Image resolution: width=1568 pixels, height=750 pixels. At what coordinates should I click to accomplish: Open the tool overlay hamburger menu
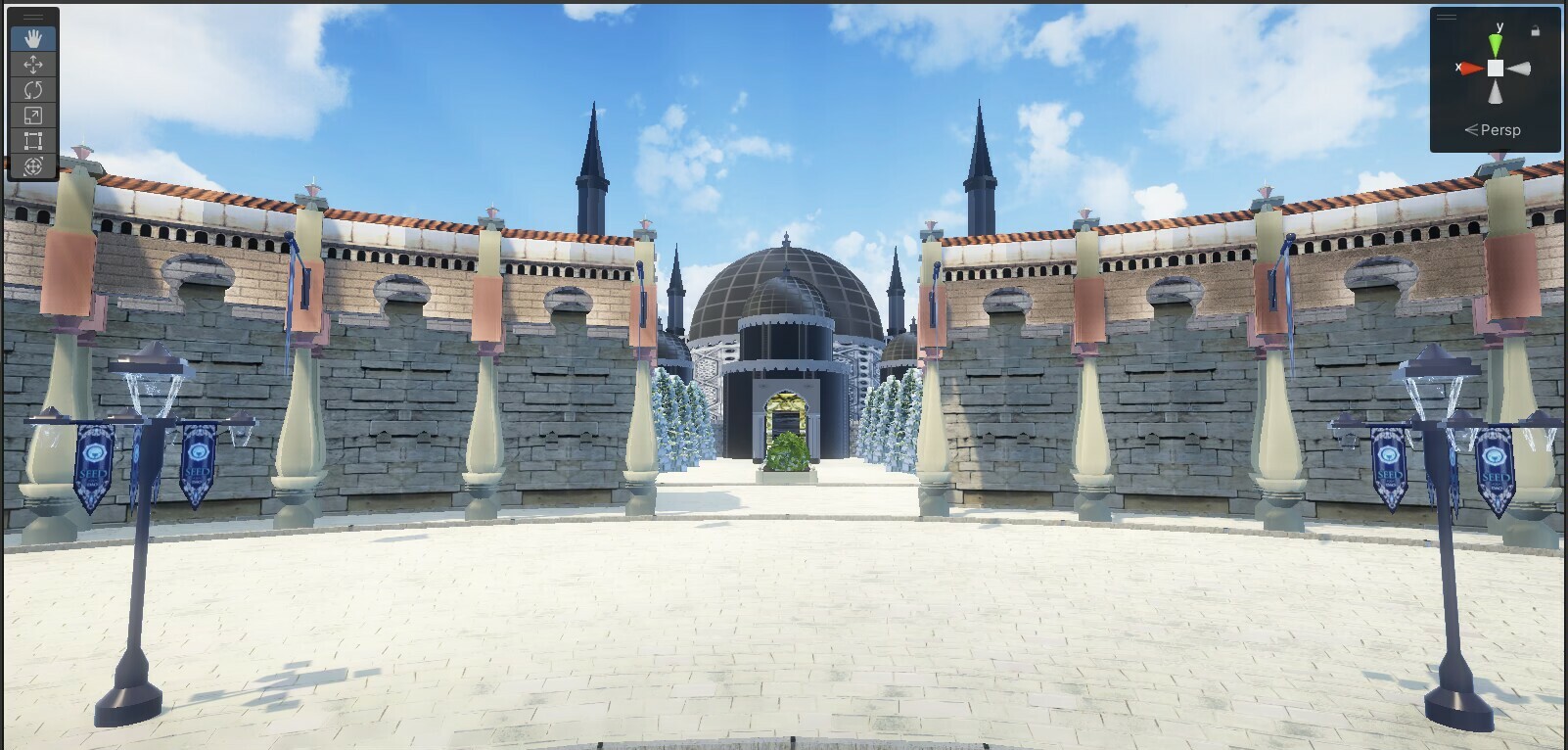click(32, 16)
